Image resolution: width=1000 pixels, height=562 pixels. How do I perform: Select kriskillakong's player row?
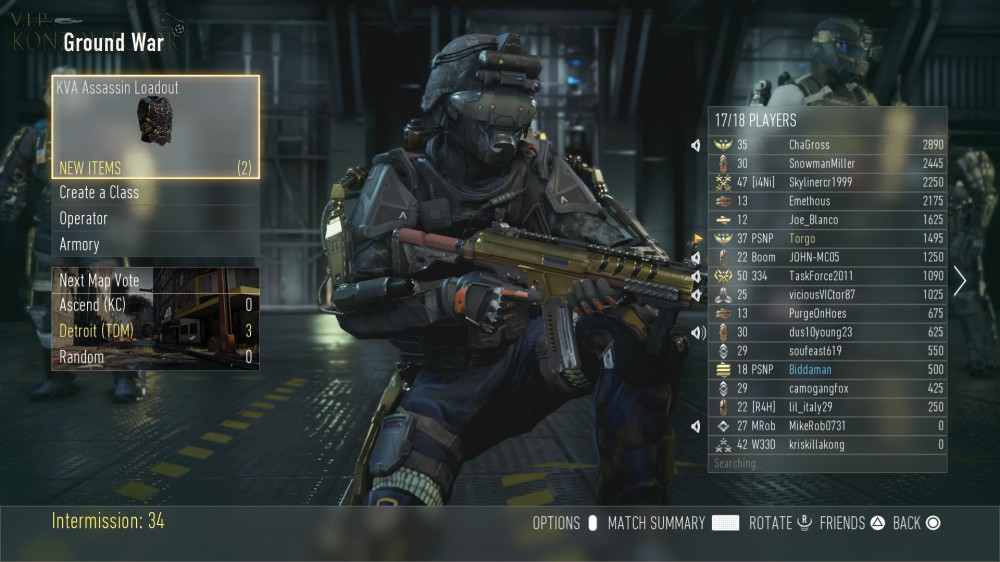click(827, 445)
